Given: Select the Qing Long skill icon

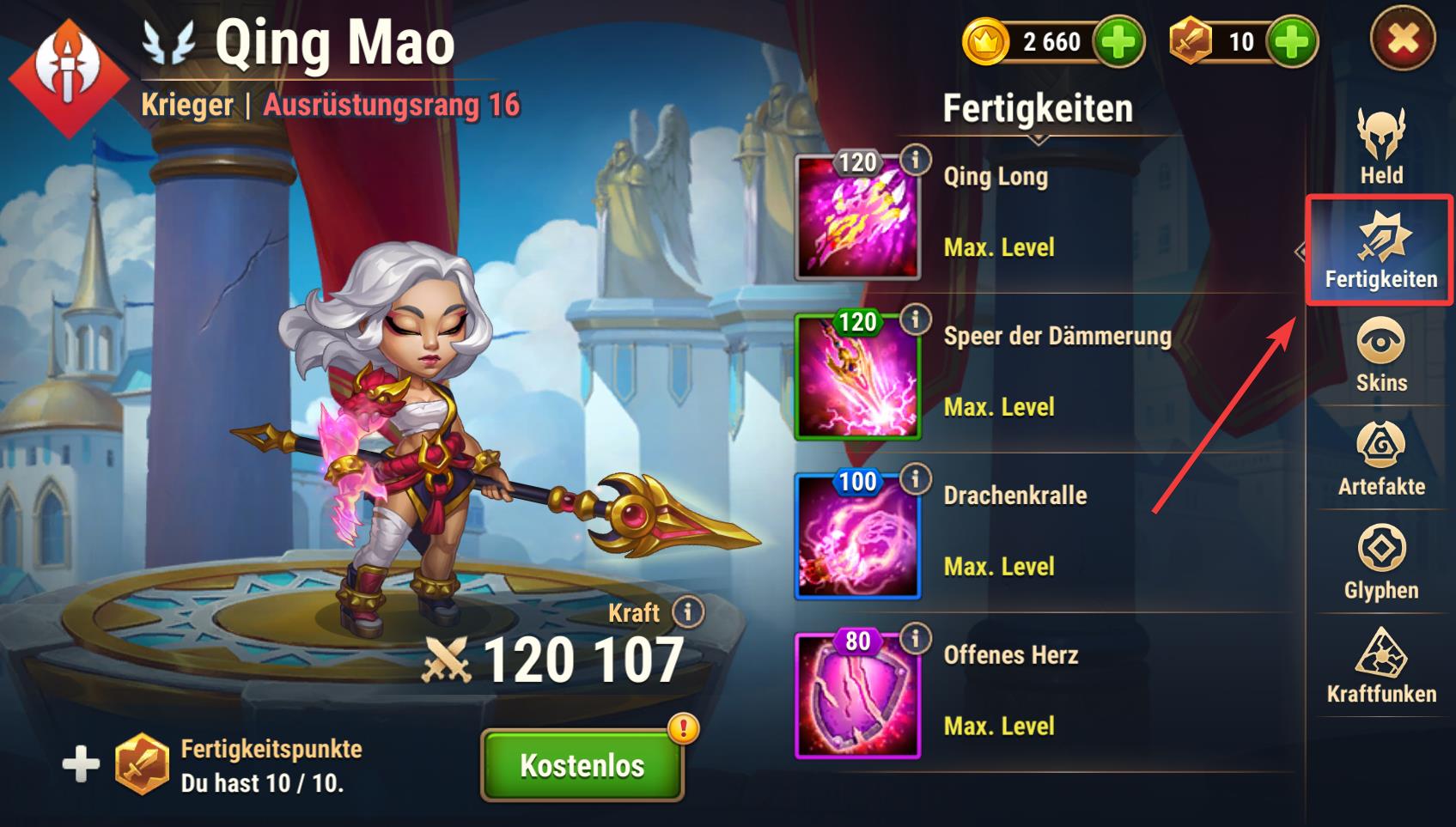Looking at the screenshot, I should (857, 218).
